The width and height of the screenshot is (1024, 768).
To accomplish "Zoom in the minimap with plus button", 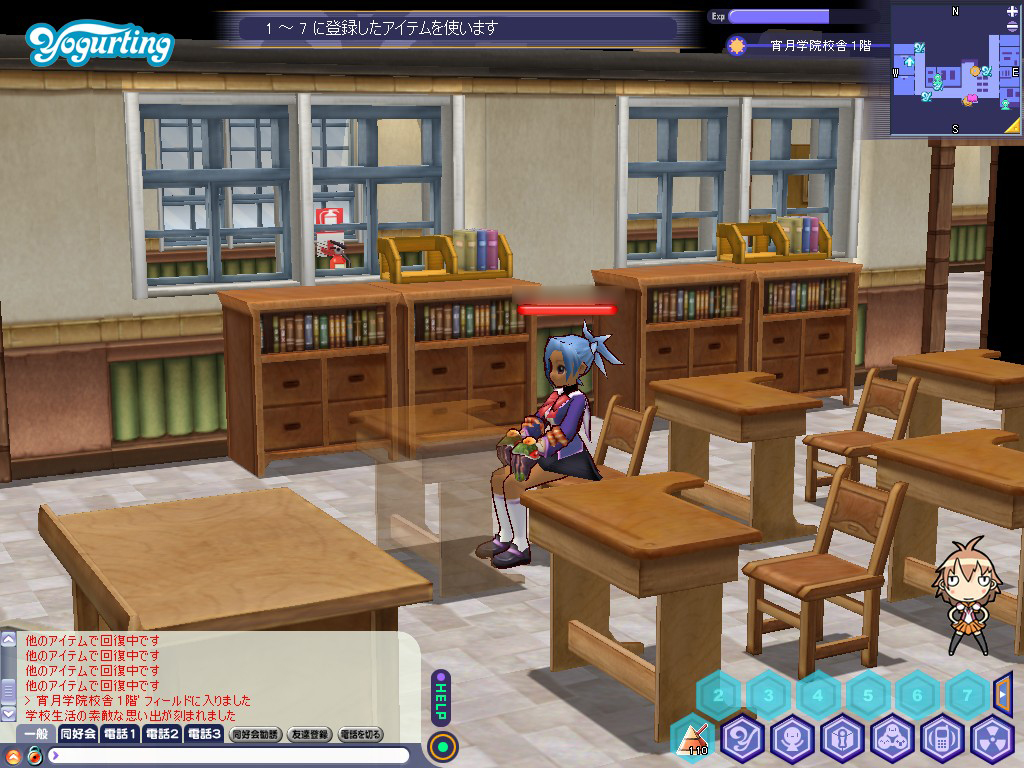I will point(1012,11).
